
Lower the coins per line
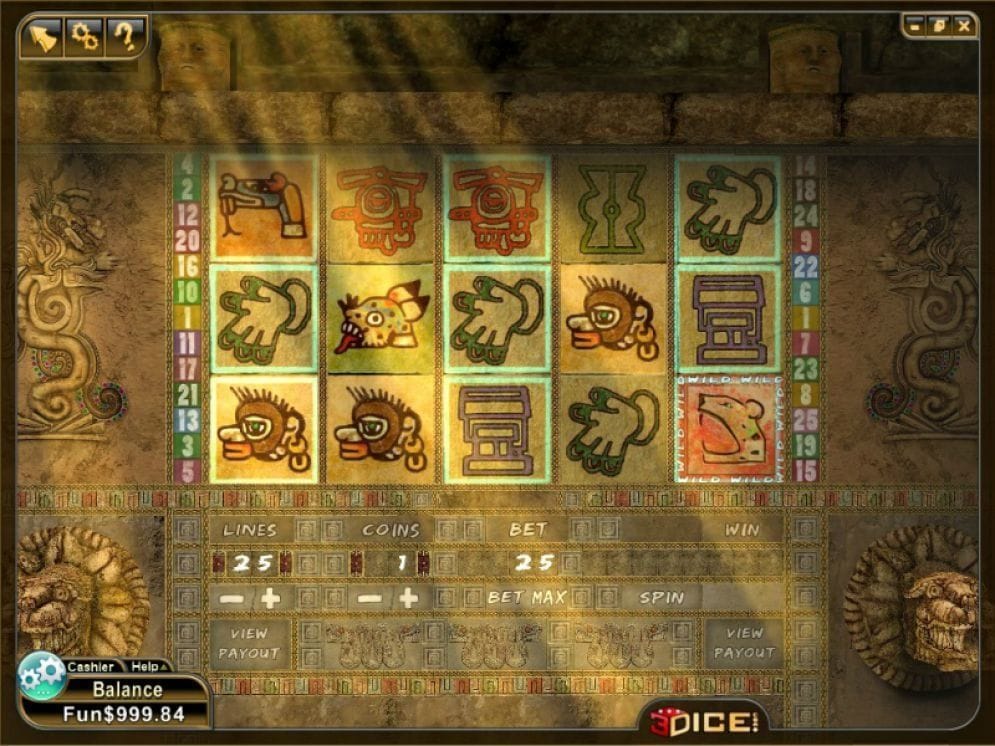(x=369, y=599)
